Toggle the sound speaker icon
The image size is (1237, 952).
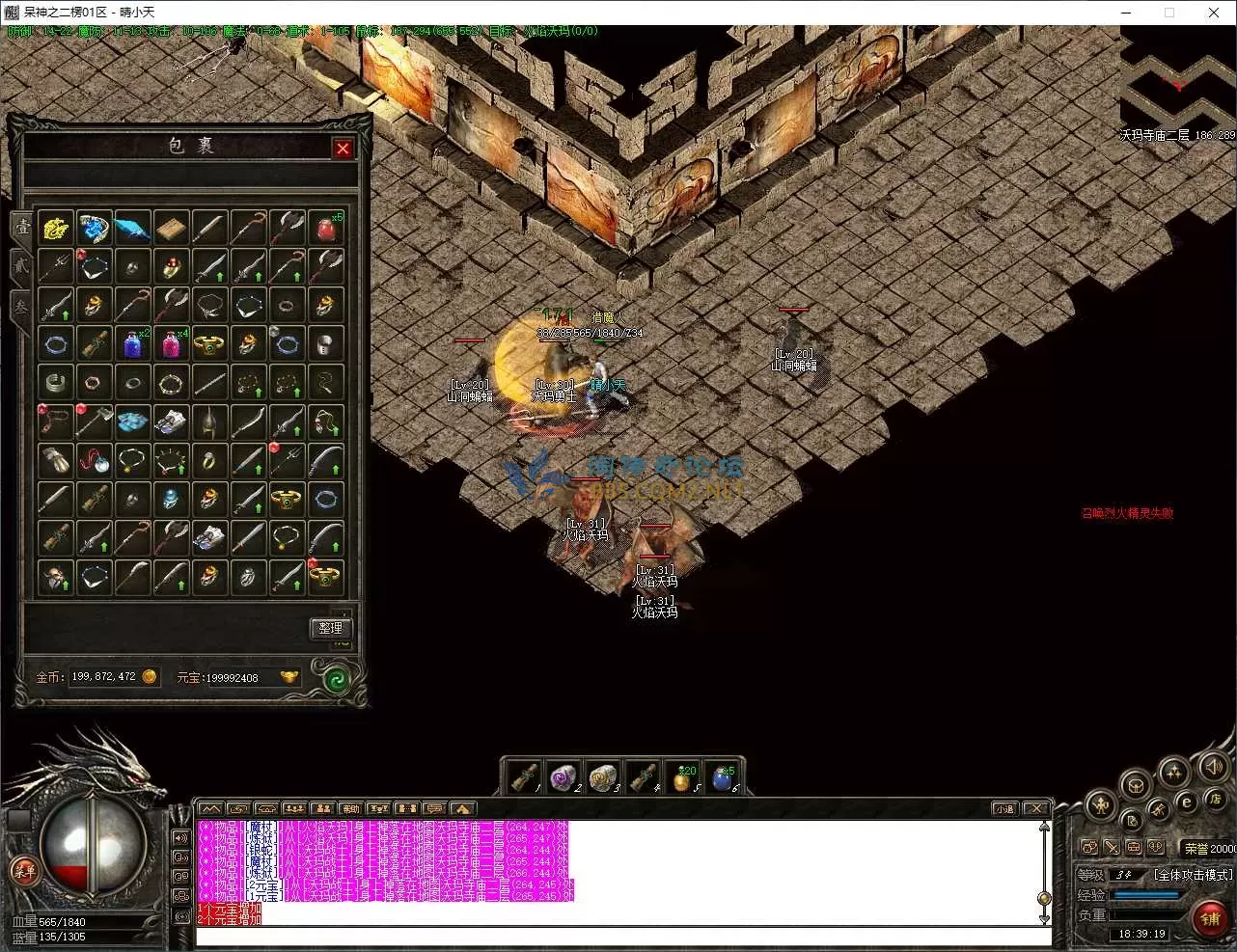[1213, 767]
